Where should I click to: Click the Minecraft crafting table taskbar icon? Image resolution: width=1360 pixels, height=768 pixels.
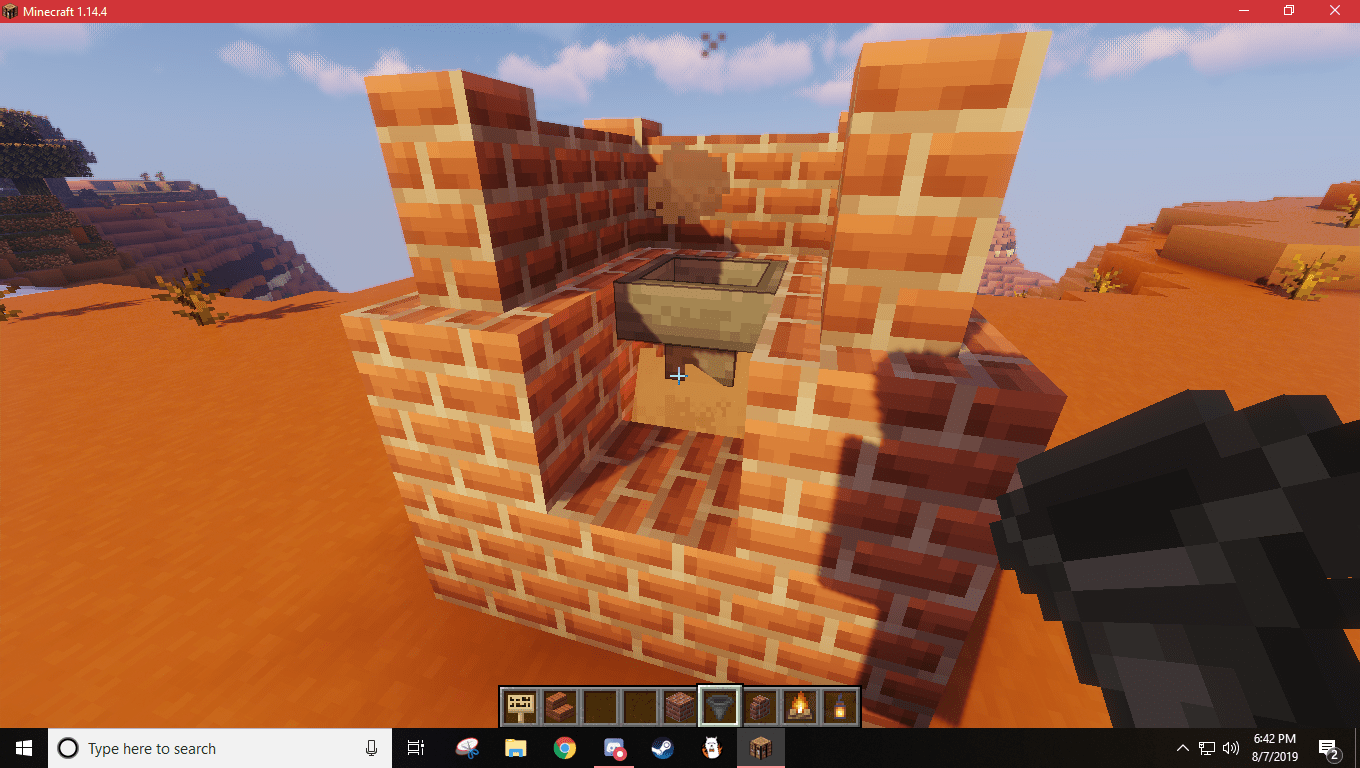pos(762,748)
